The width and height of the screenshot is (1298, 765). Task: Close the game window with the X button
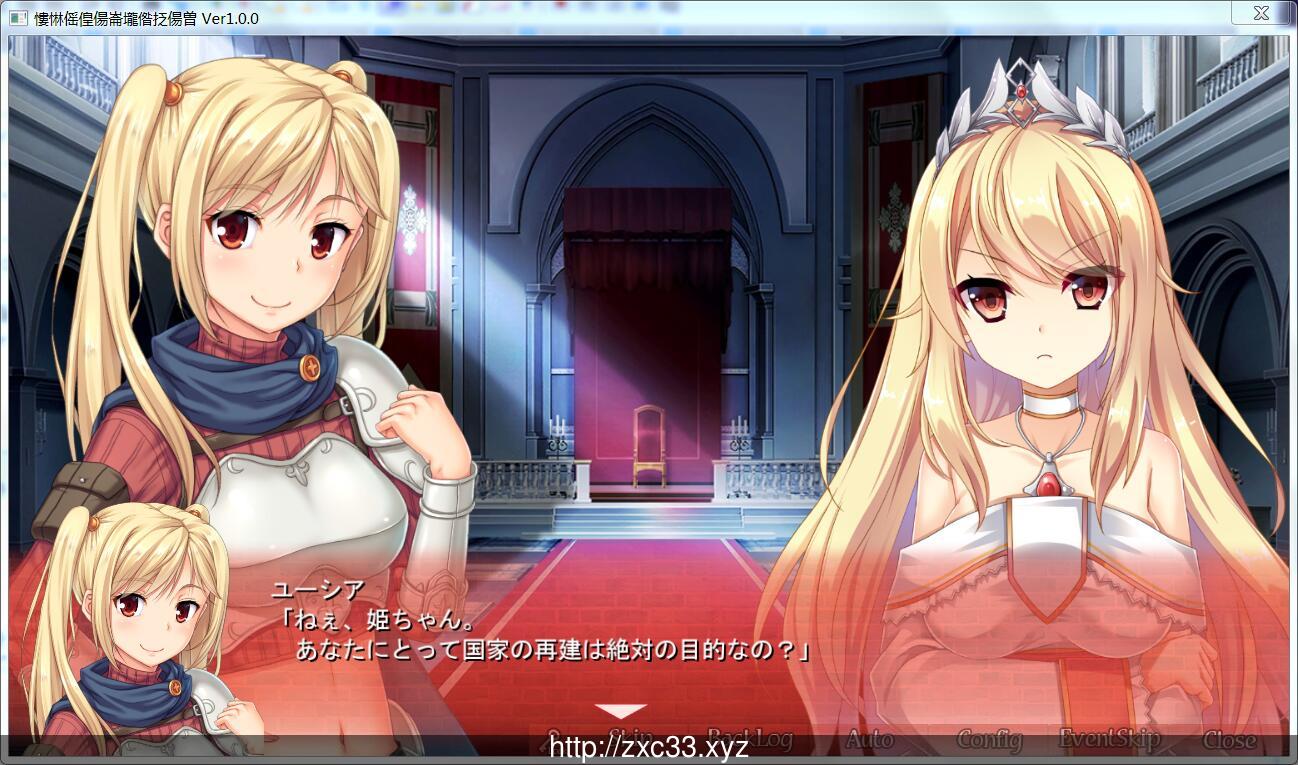click(1261, 13)
